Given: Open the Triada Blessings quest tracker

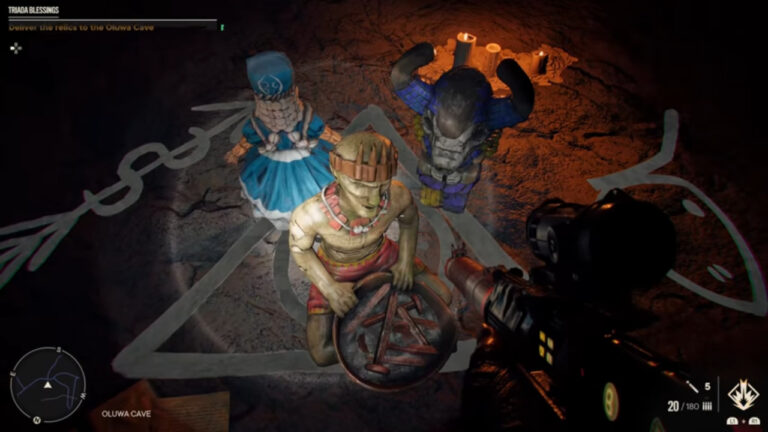Looking at the screenshot, I should pyautogui.click(x=34, y=11).
